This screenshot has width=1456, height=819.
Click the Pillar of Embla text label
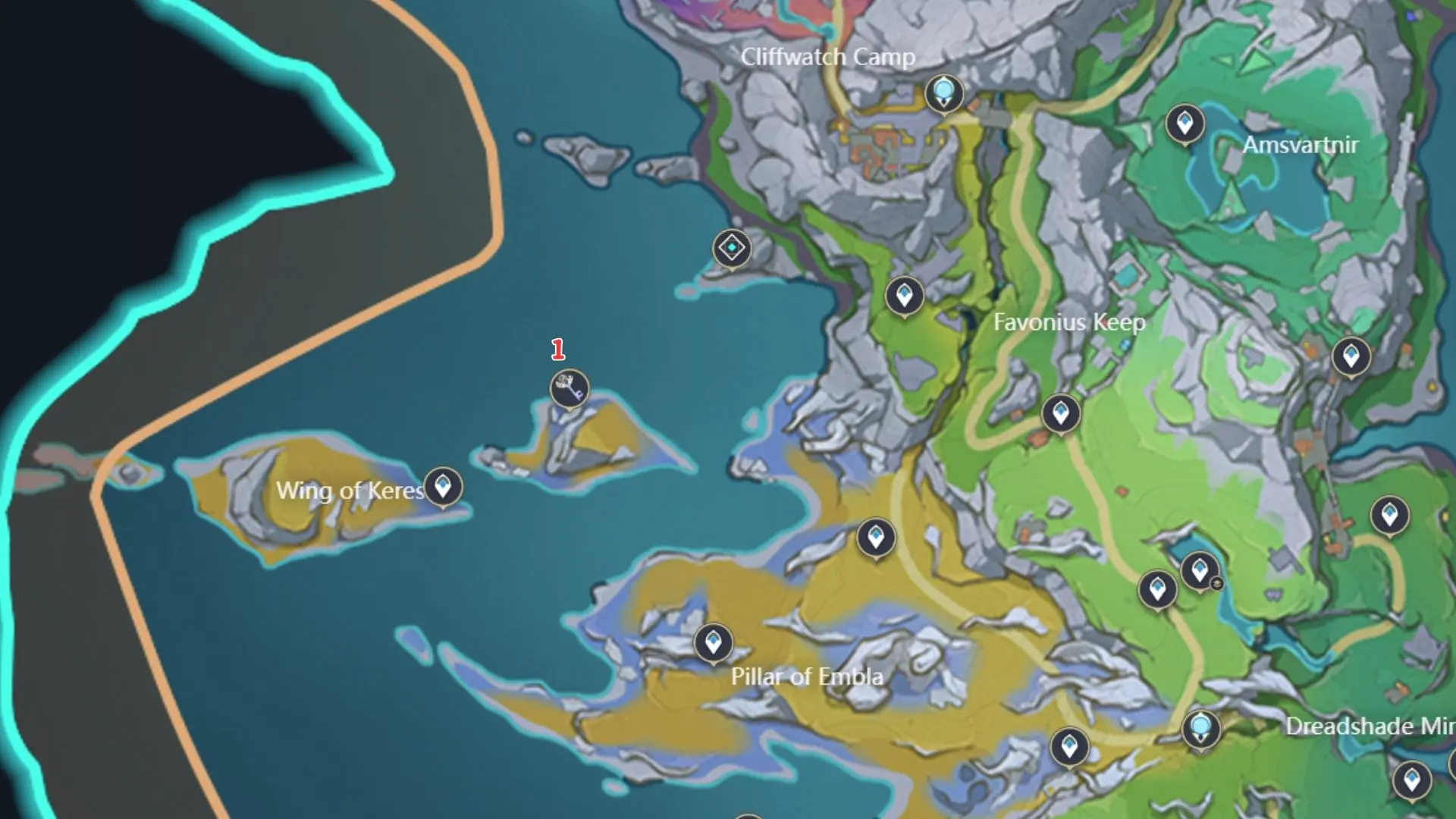pyautogui.click(x=806, y=676)
